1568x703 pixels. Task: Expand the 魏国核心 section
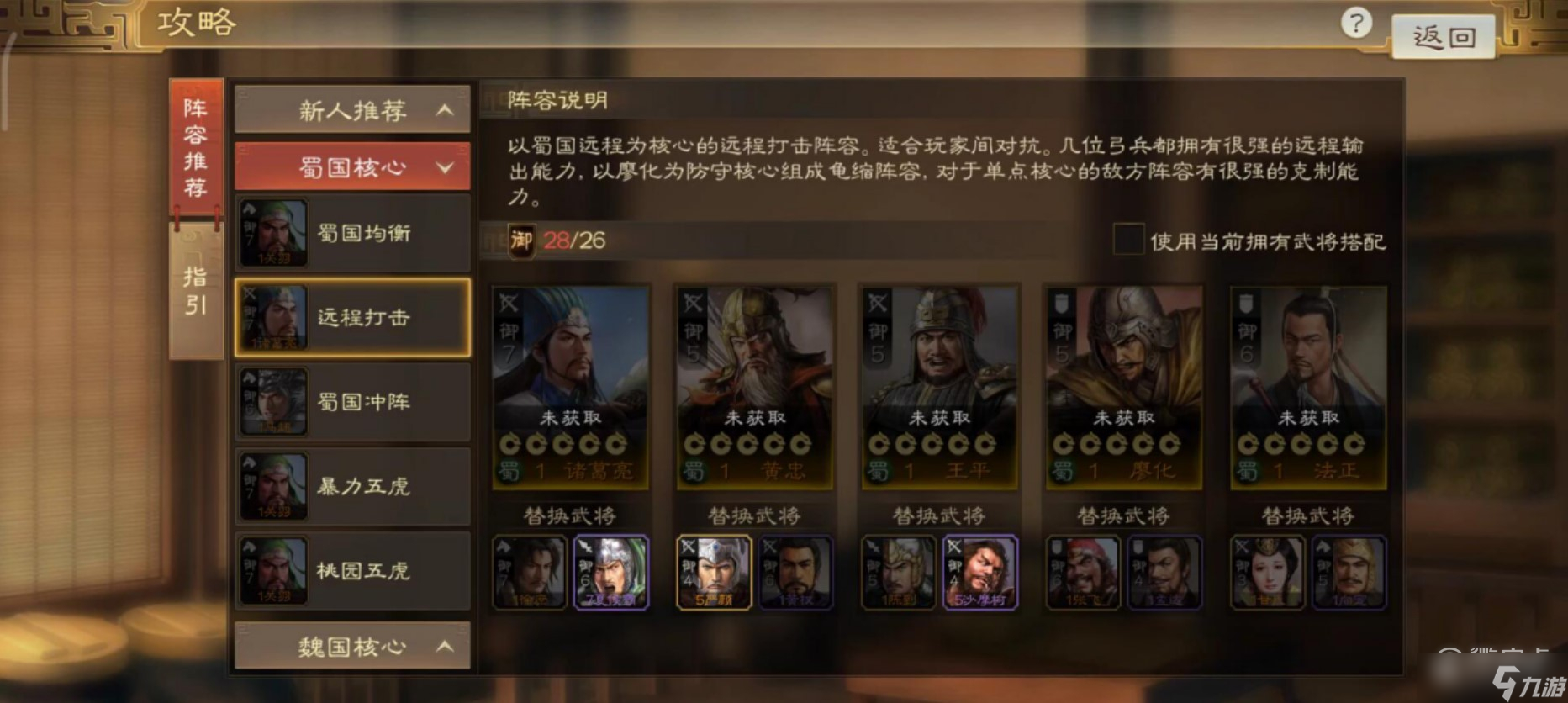[351, 647]
